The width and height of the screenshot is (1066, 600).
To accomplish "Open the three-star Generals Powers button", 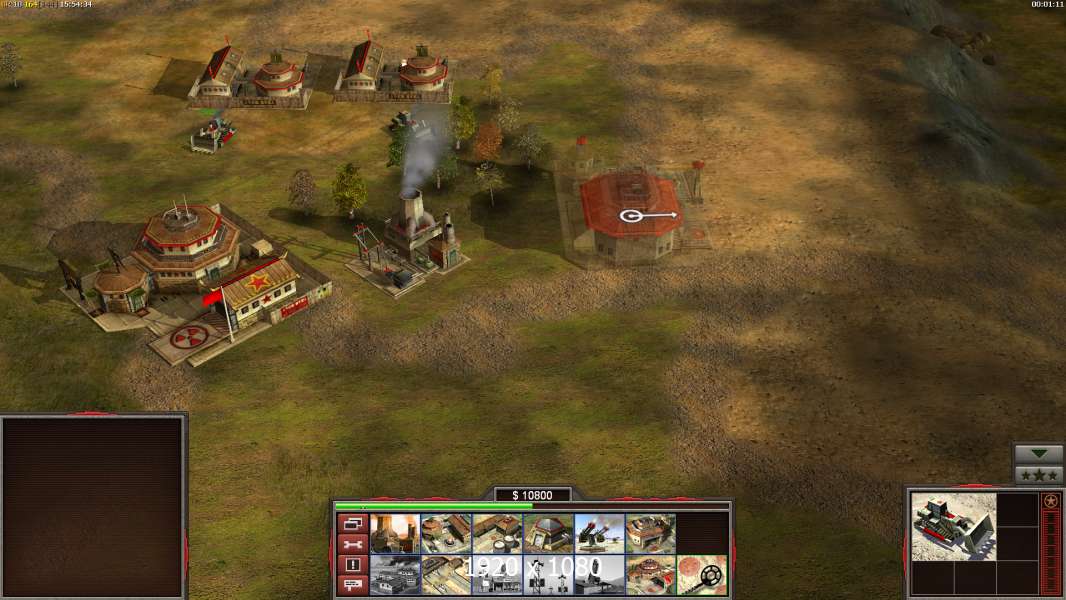I will [x=1039, y=475].
